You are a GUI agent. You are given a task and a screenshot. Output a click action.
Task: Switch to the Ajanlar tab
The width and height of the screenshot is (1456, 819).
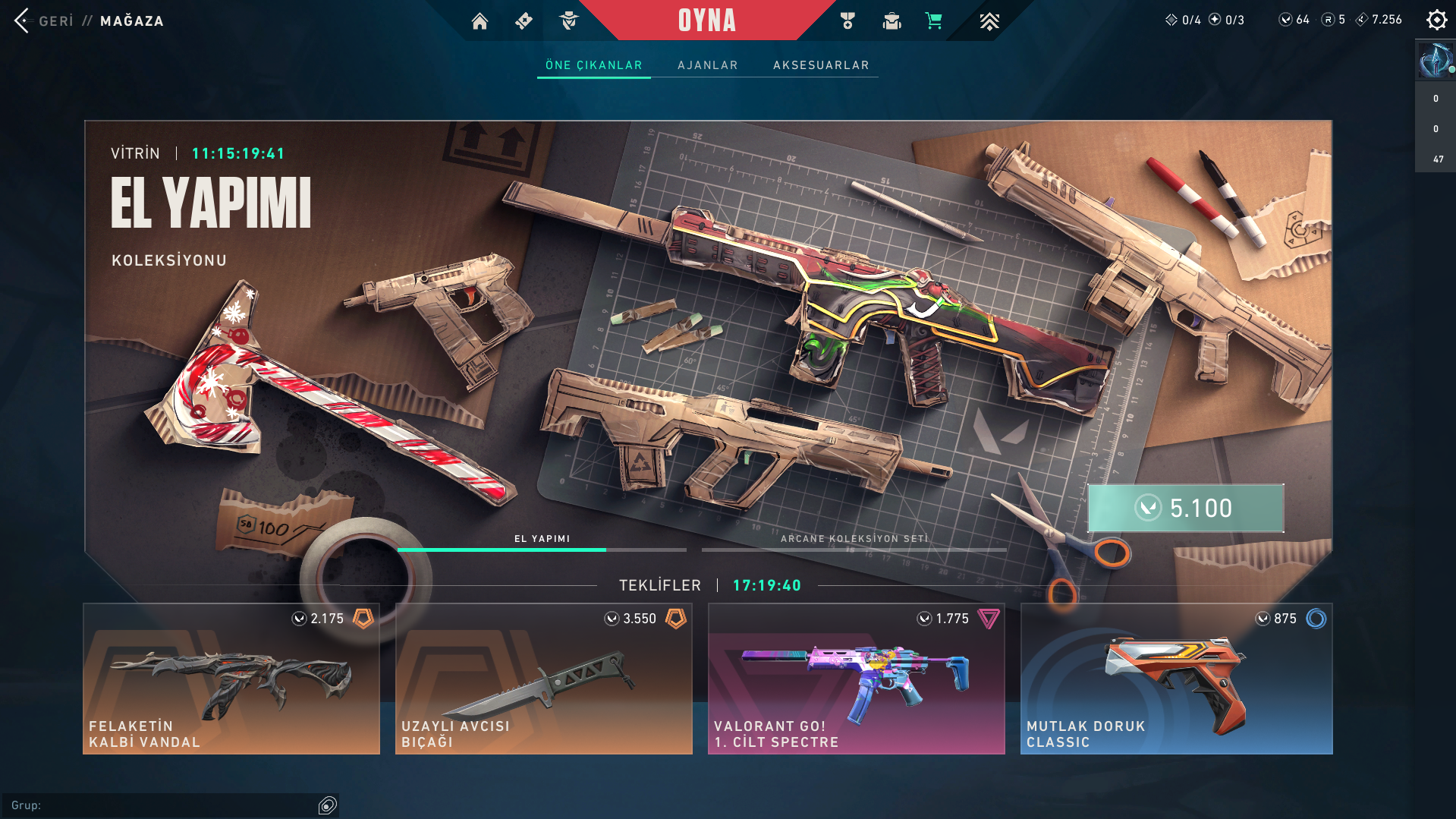point(707,65)
